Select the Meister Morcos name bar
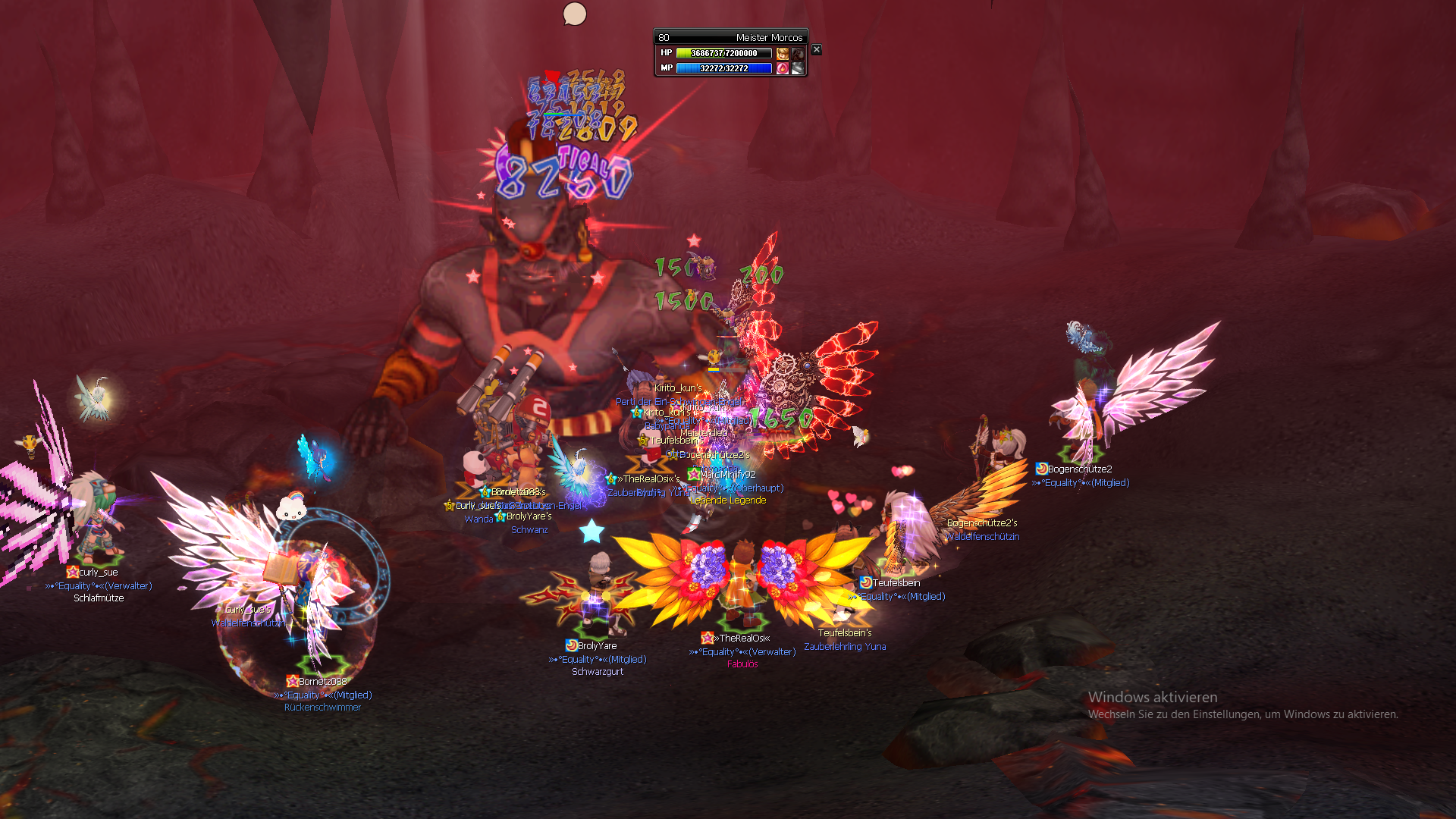1456x819 pixels. (x=731, y=37)
